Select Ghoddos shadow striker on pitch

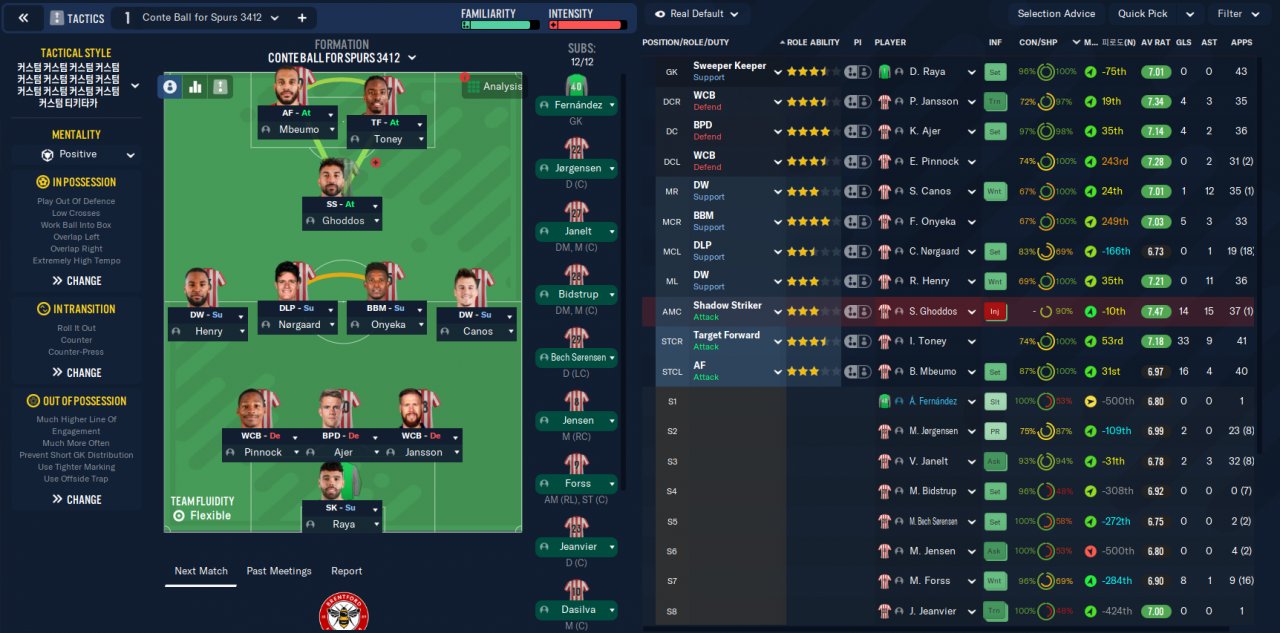[x=342, y=221]
